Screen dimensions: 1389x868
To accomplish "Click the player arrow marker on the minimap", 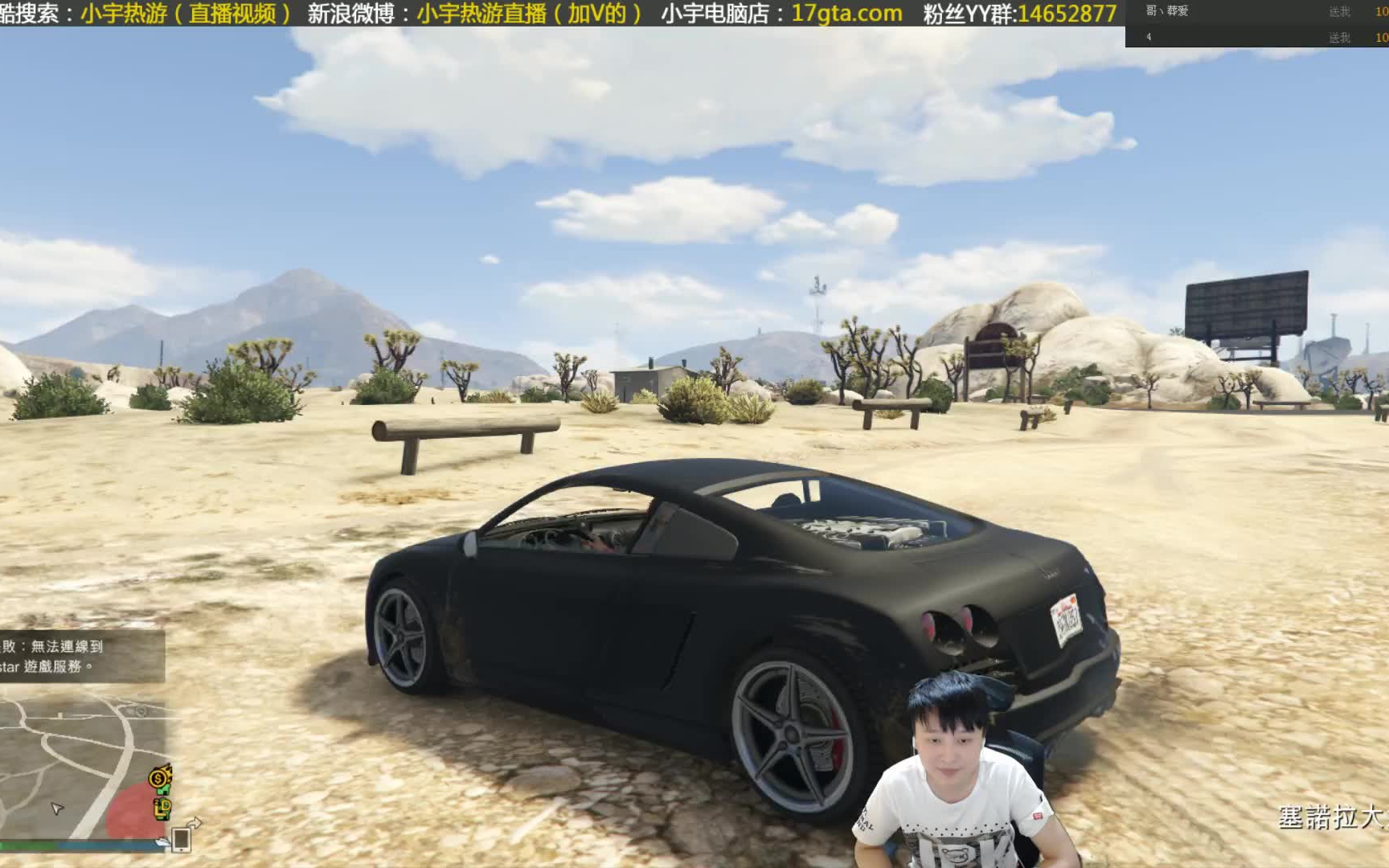I will pyautogui.click(x=56, y=808).
